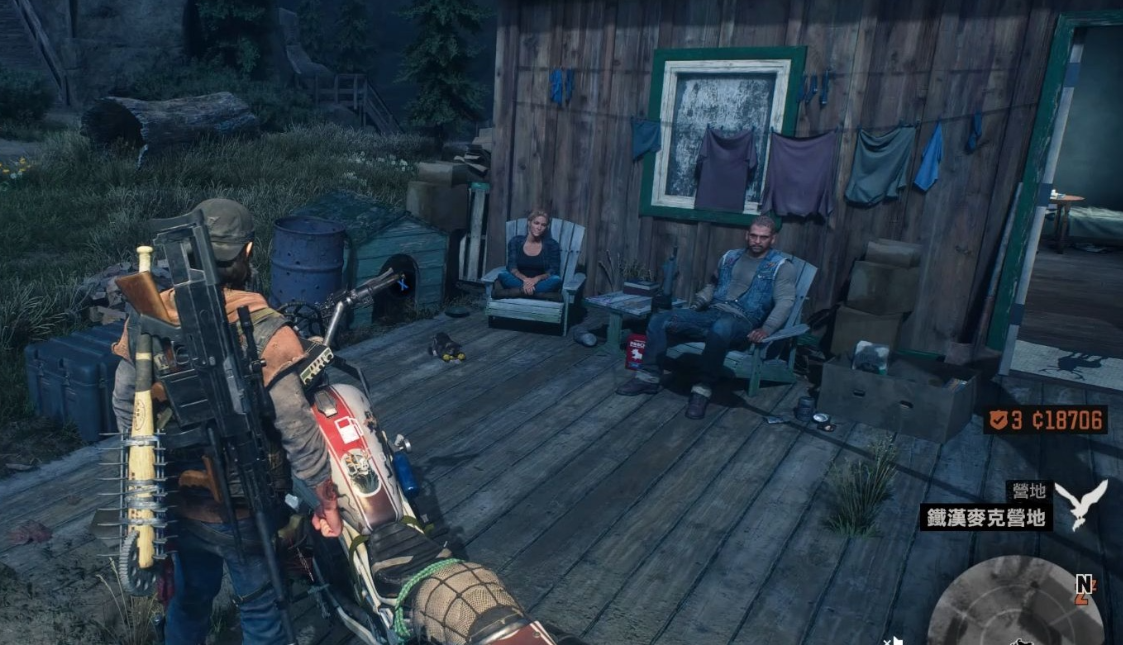
Task: Click the orange trust shield icon
Action: (x=998, y=420)
